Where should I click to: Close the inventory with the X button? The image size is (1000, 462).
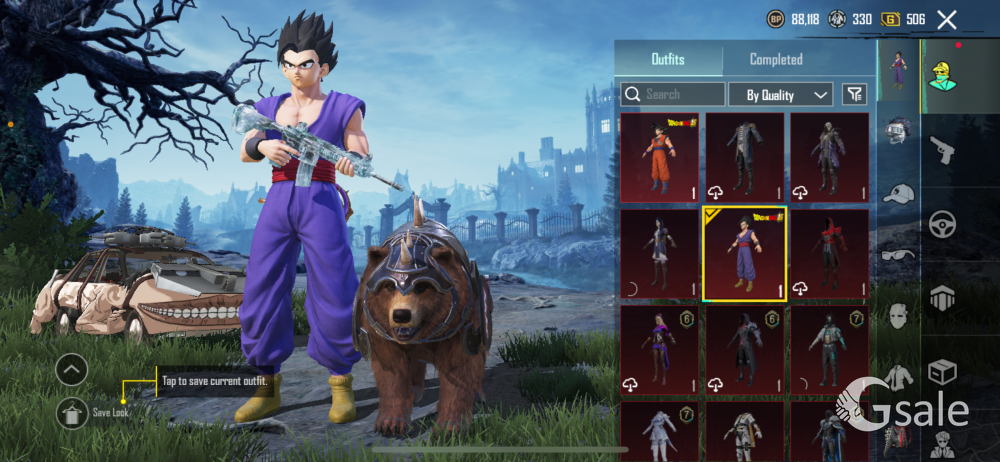[x=947, y=19]
